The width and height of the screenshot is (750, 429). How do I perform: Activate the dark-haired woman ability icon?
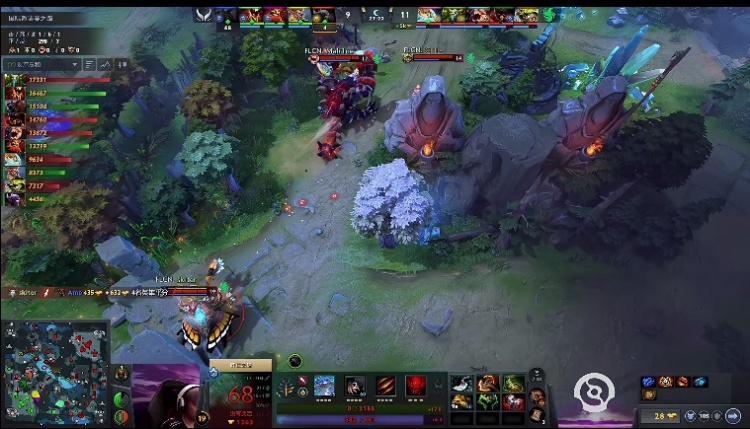356,385
